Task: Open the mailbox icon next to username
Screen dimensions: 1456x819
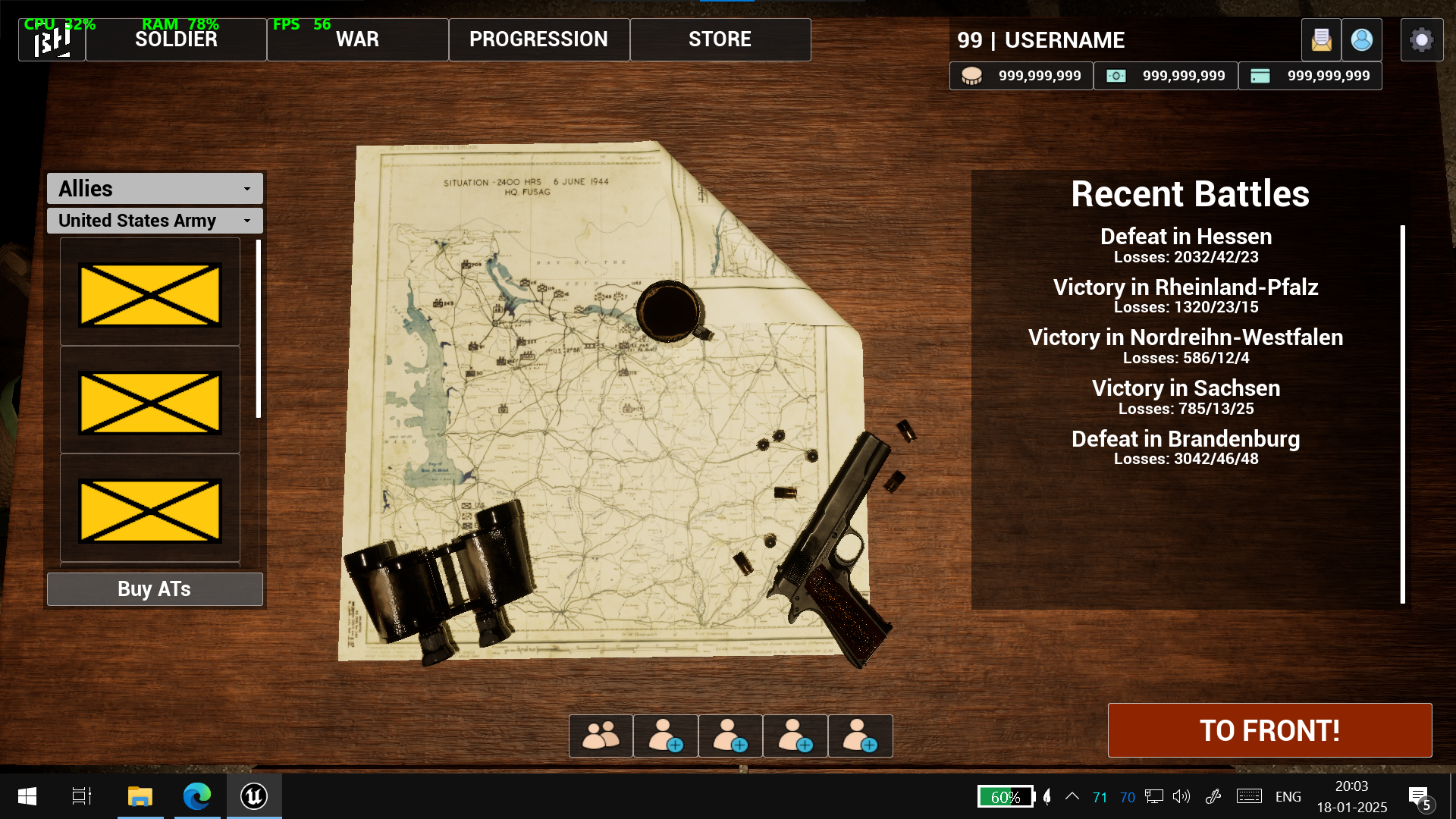Action: pos(1321,39)
